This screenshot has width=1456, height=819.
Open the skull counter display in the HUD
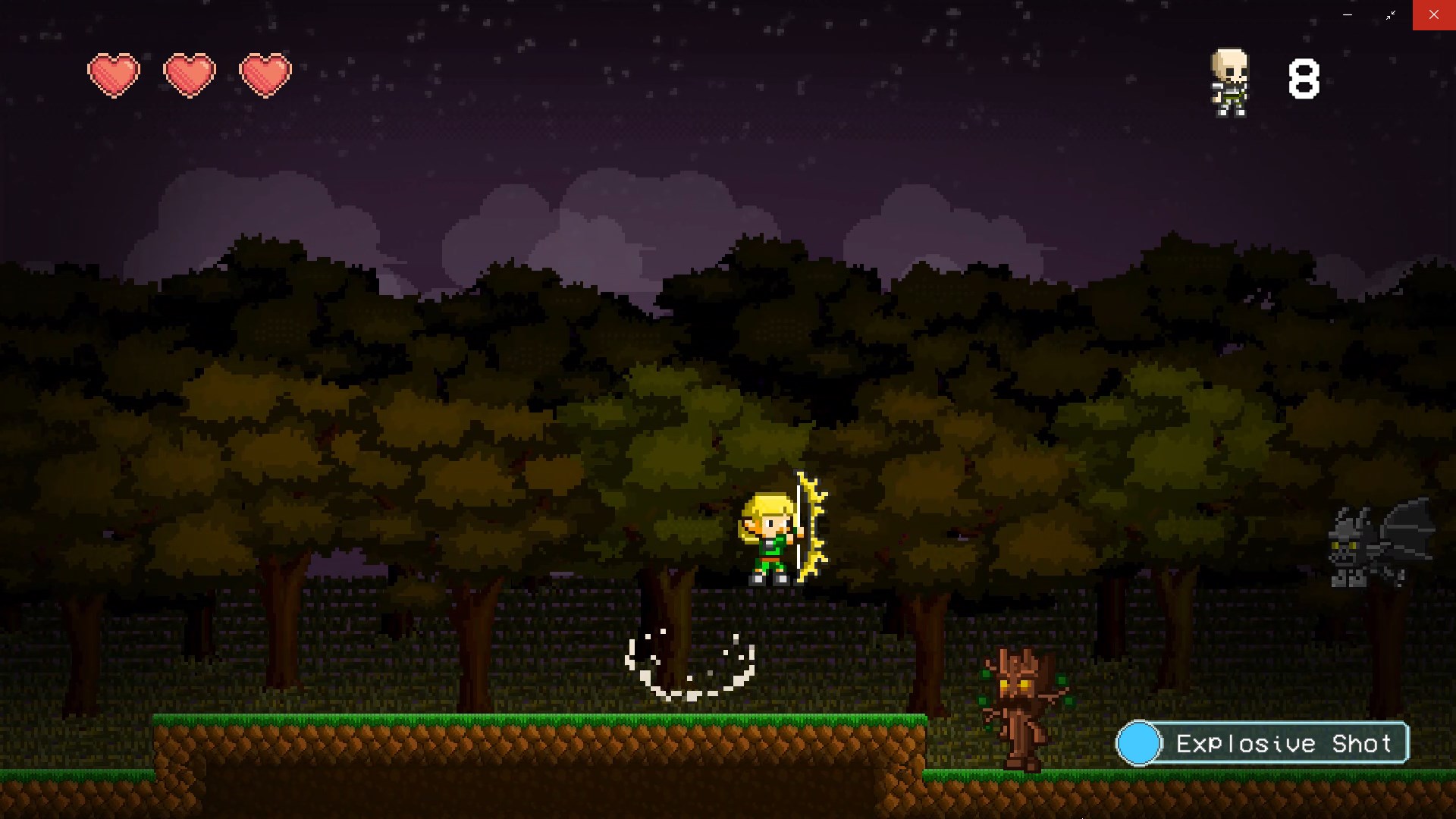1230,82
